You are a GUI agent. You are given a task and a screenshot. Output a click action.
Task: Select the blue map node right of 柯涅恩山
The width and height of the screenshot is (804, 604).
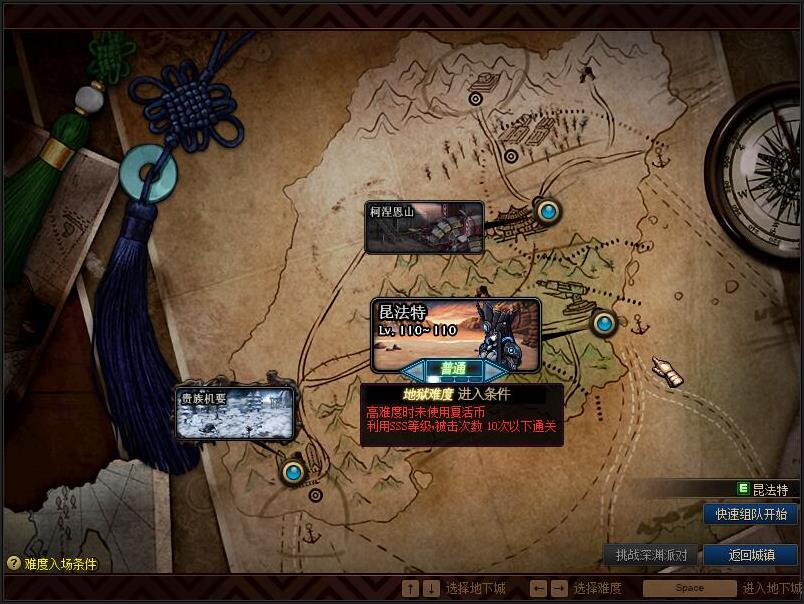click(547, 211)
